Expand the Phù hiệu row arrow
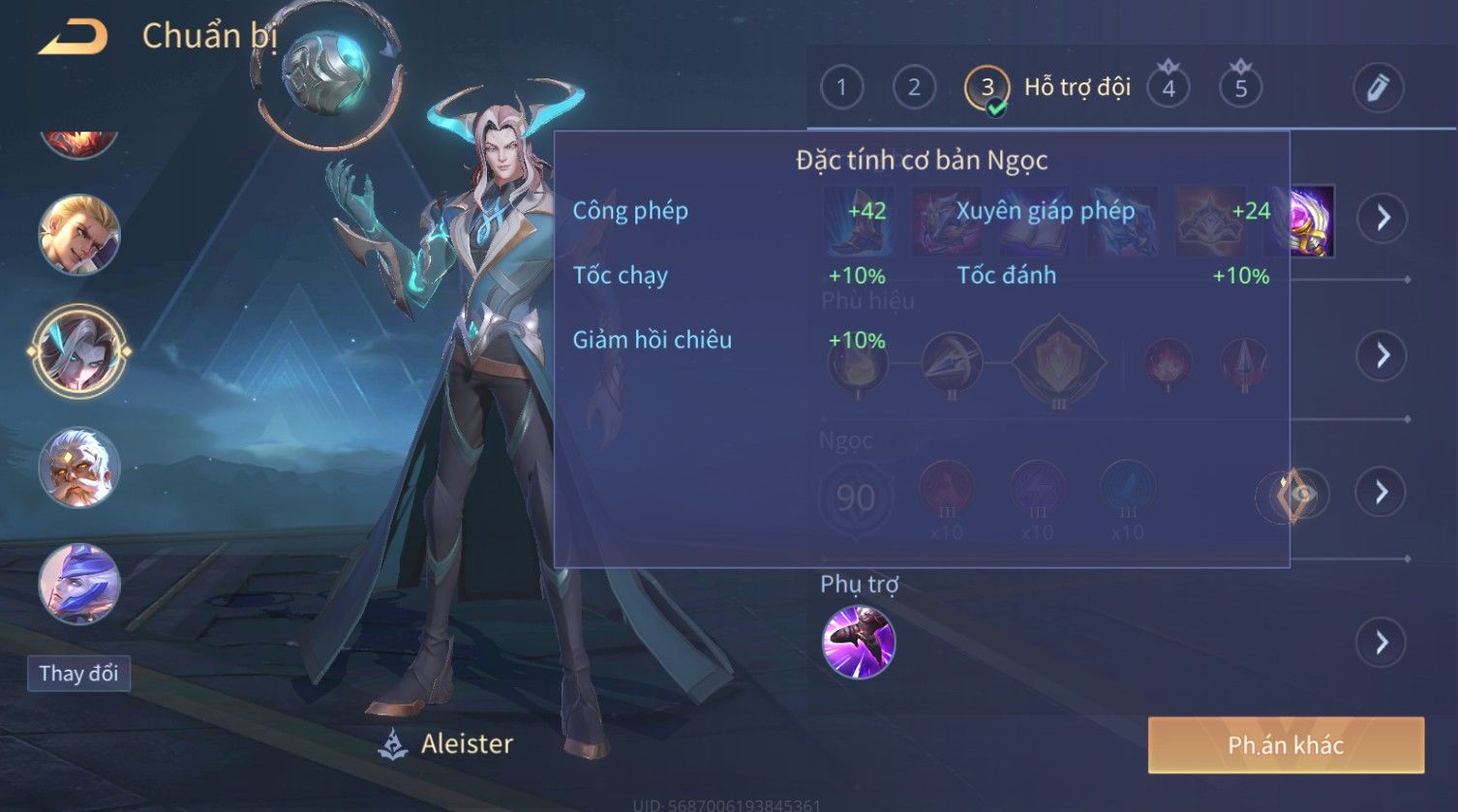This screenshot has height=812, width=1458. (1381, 355)
